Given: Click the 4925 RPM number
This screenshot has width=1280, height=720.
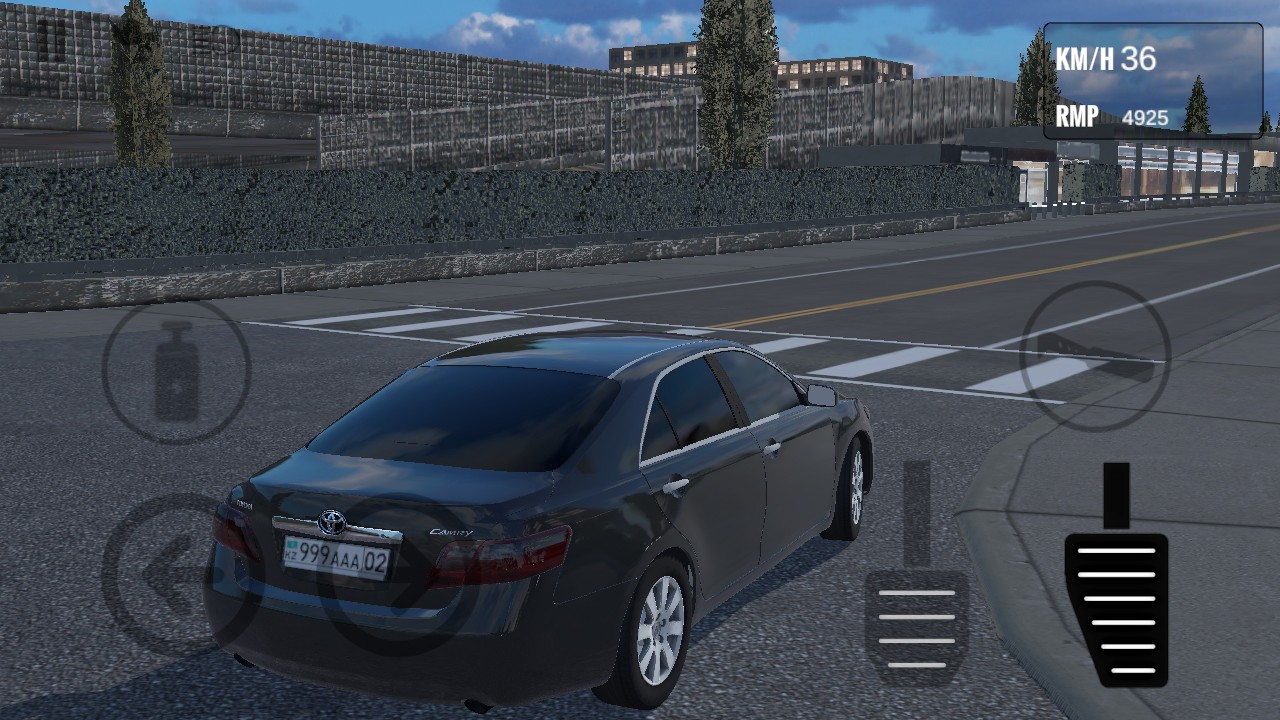Looking at the screenshot, I should coord(1145,117).
